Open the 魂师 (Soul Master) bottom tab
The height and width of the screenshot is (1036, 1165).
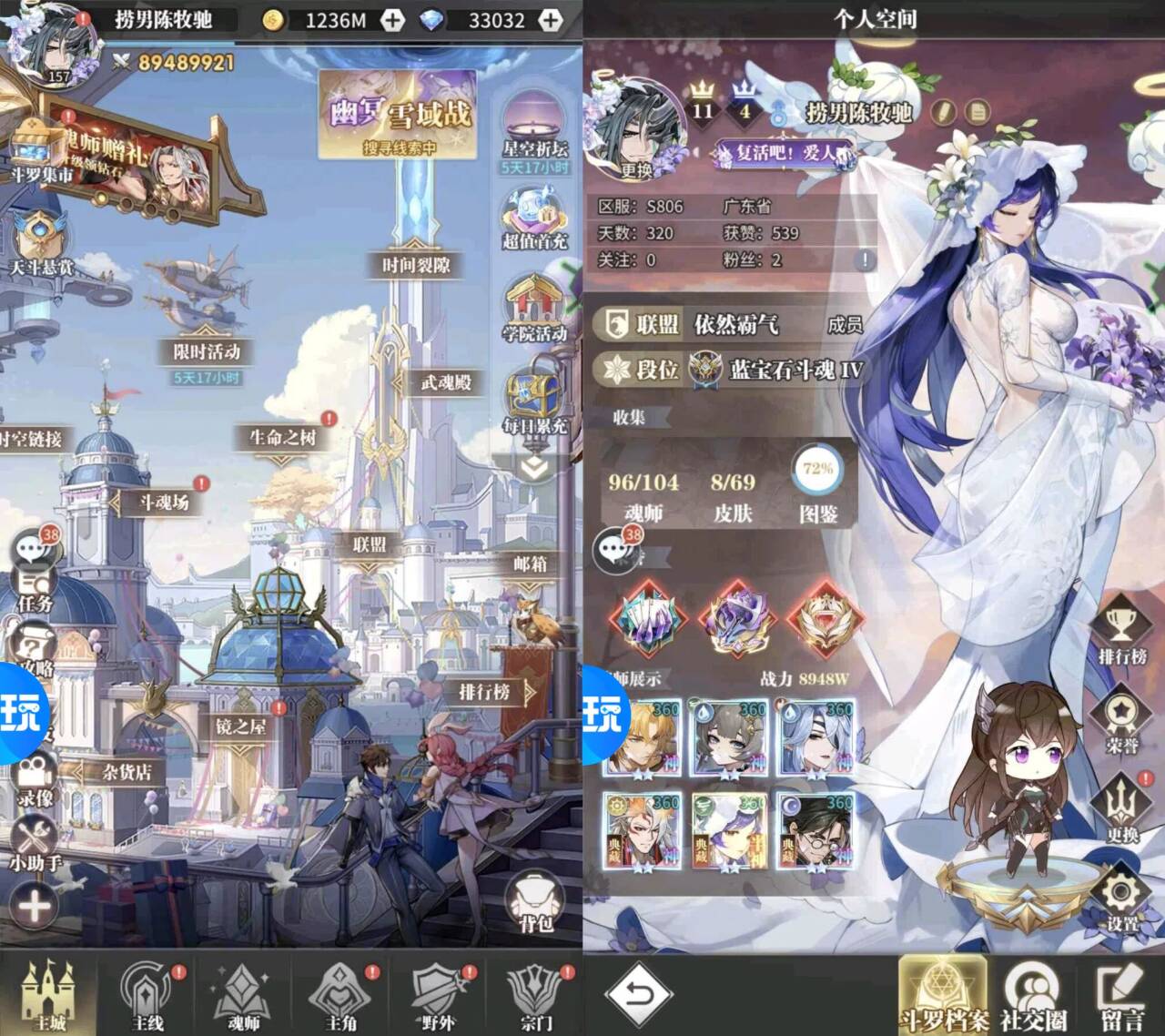(243, 997)
